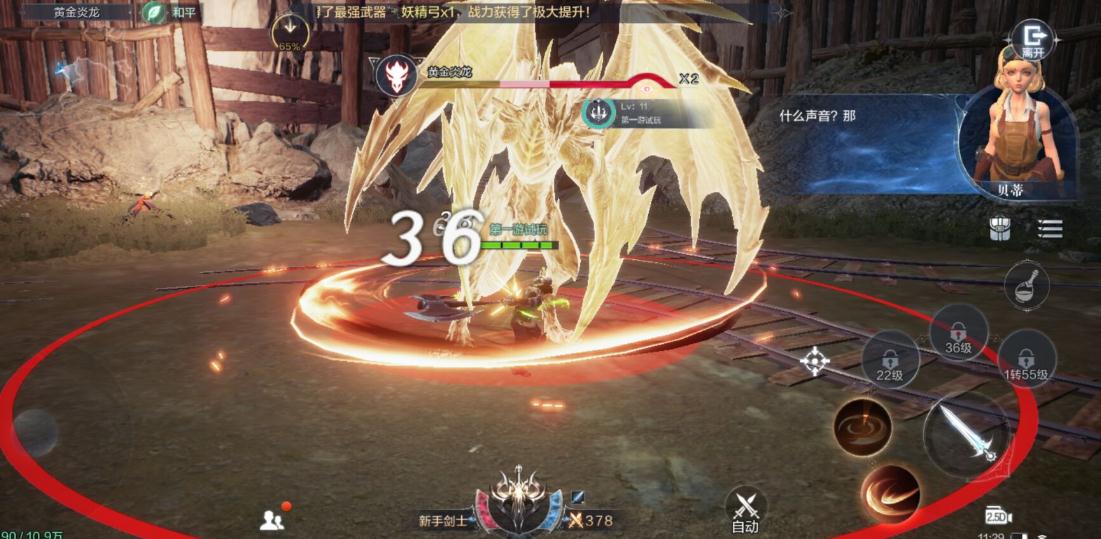1101x539 pixels.
Task: Open the backpack inventory icon
Action: click(x=1000, y=229)
